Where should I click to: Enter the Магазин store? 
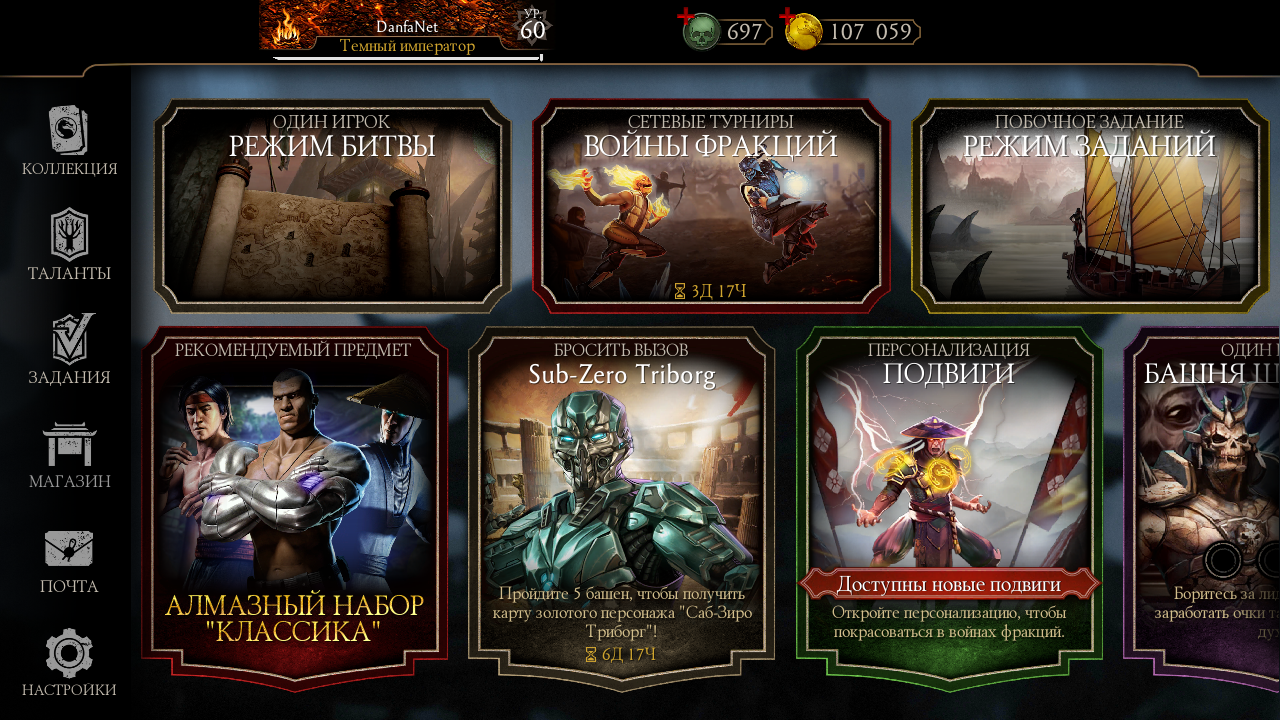69,455
